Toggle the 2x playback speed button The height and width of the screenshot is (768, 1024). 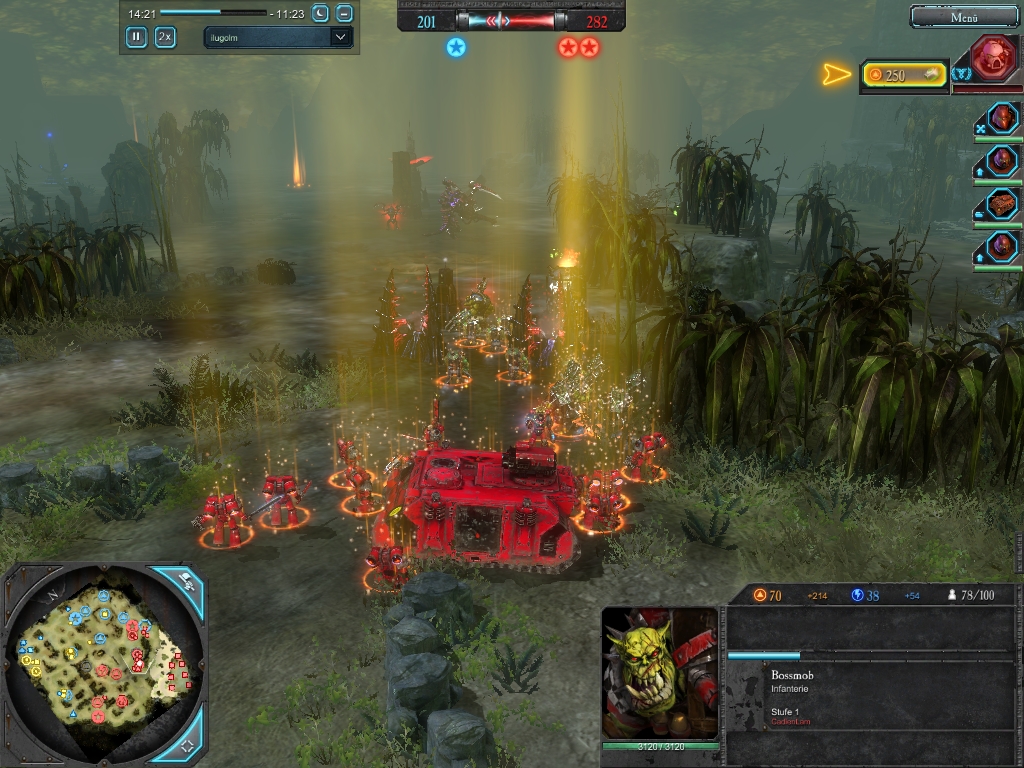[165, 37]
